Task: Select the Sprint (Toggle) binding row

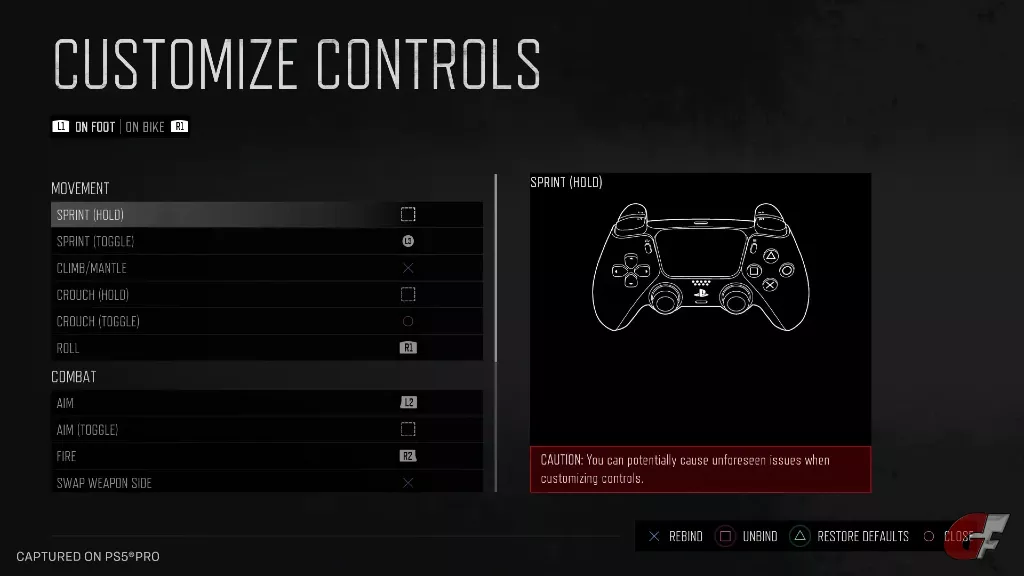Action: pyautogui.click(x=266, y=241)
